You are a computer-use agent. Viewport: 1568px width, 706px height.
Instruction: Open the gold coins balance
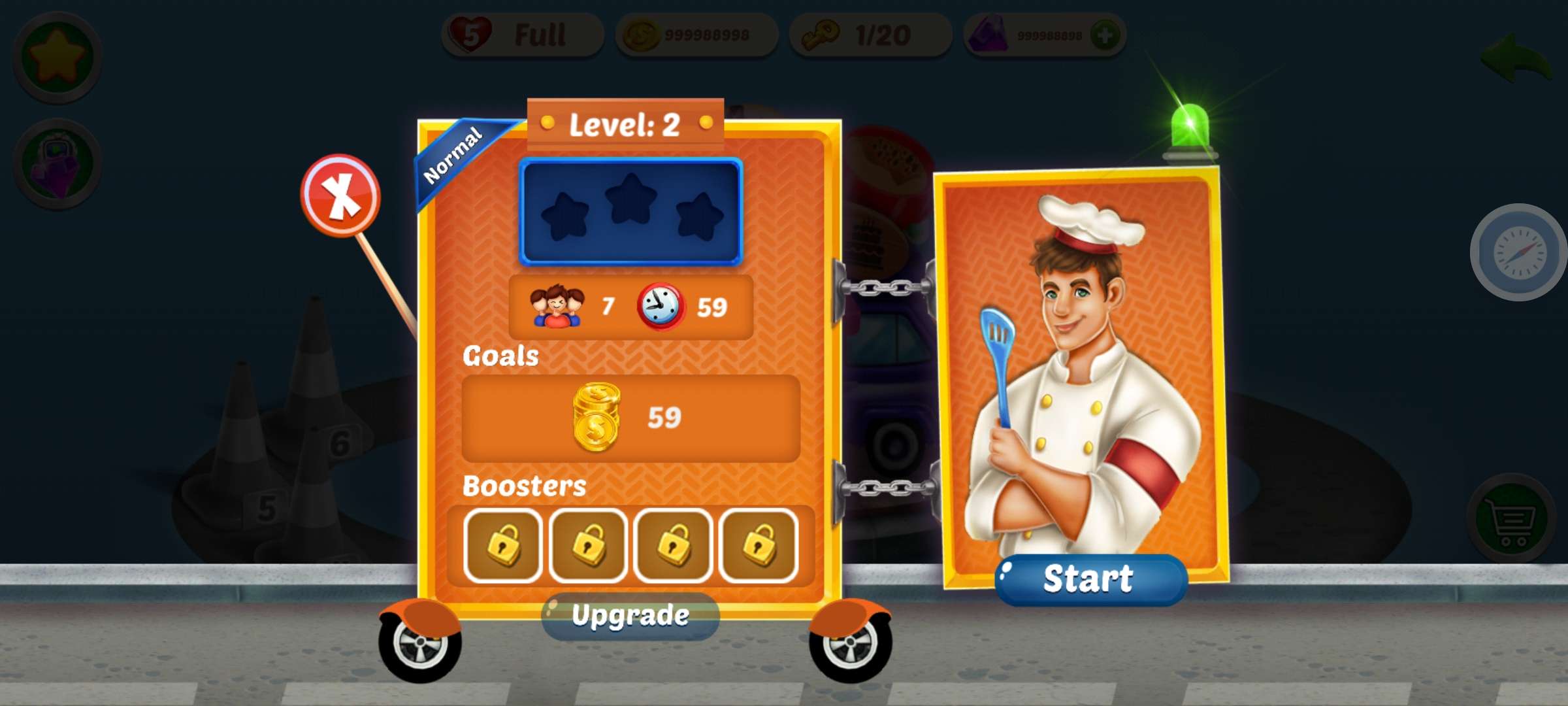coord(696,35)
